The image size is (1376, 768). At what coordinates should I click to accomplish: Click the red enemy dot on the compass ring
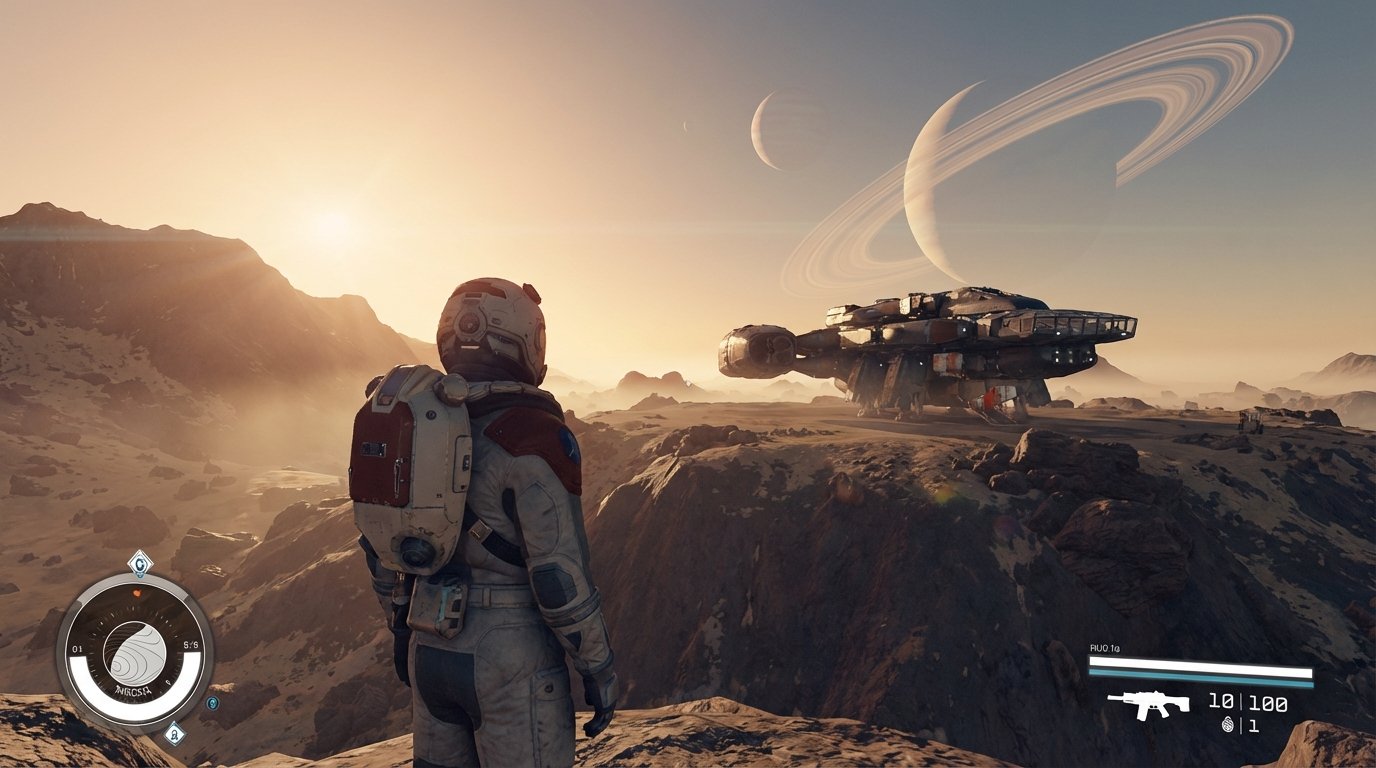point(136,592)
